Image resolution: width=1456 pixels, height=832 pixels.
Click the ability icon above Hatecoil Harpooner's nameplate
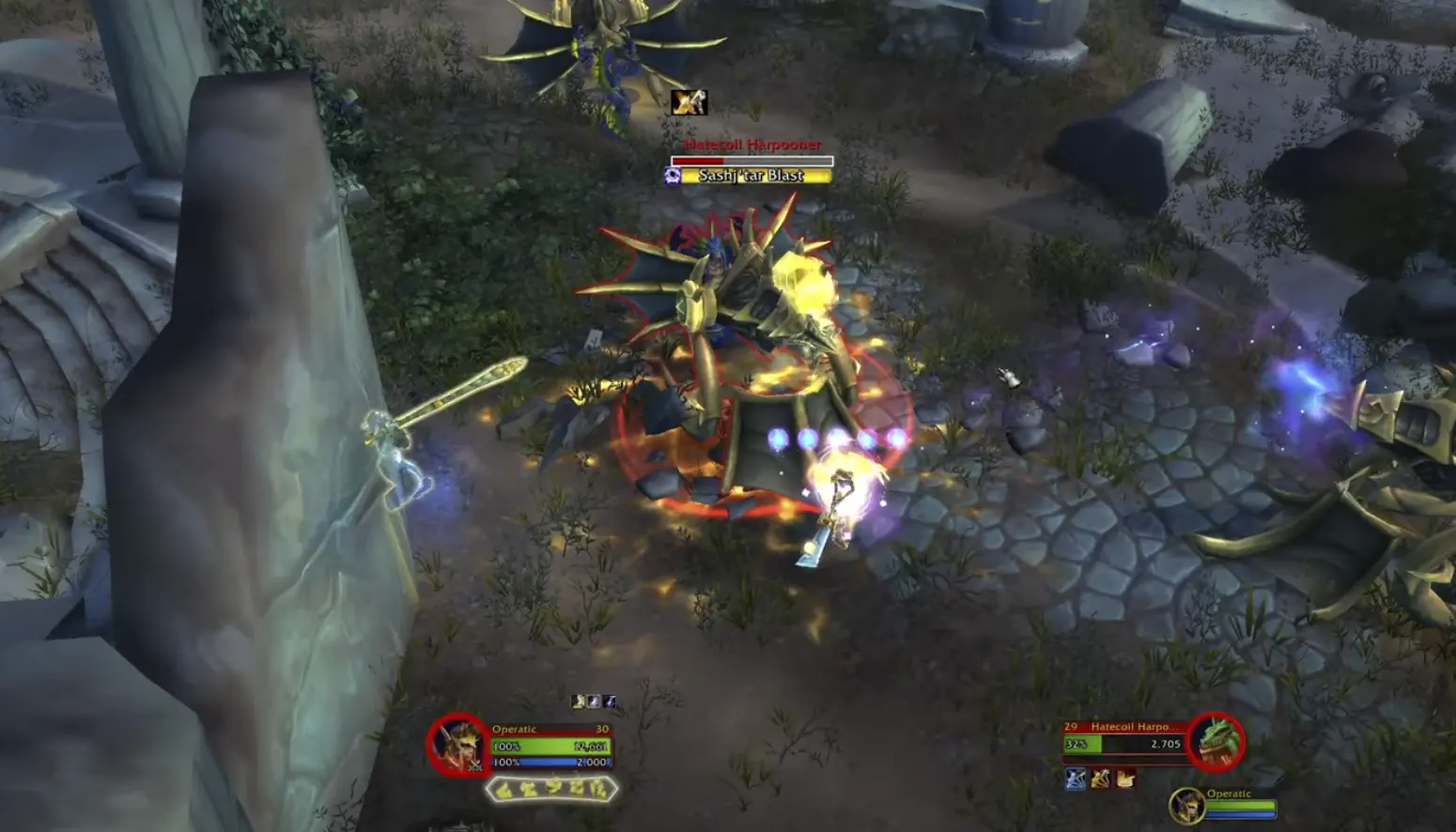pos(688,103)
